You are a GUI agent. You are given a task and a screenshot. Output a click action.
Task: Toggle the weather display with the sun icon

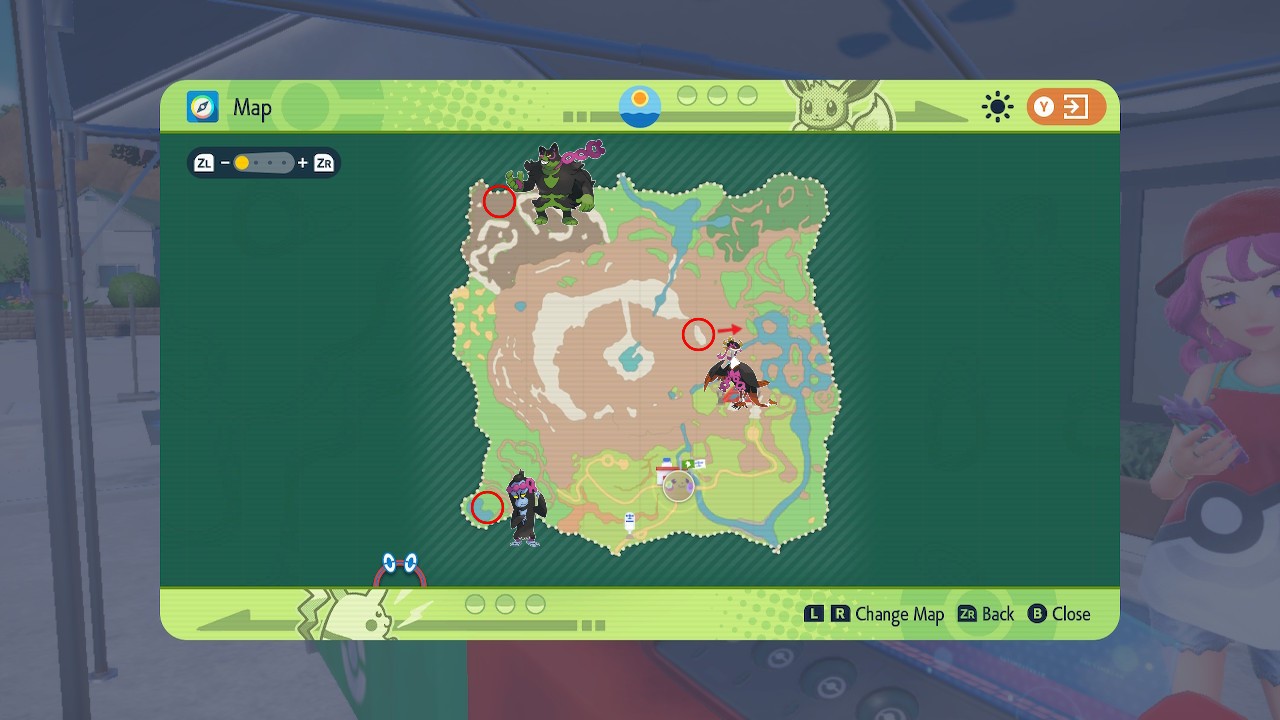(x=997, y=107)
